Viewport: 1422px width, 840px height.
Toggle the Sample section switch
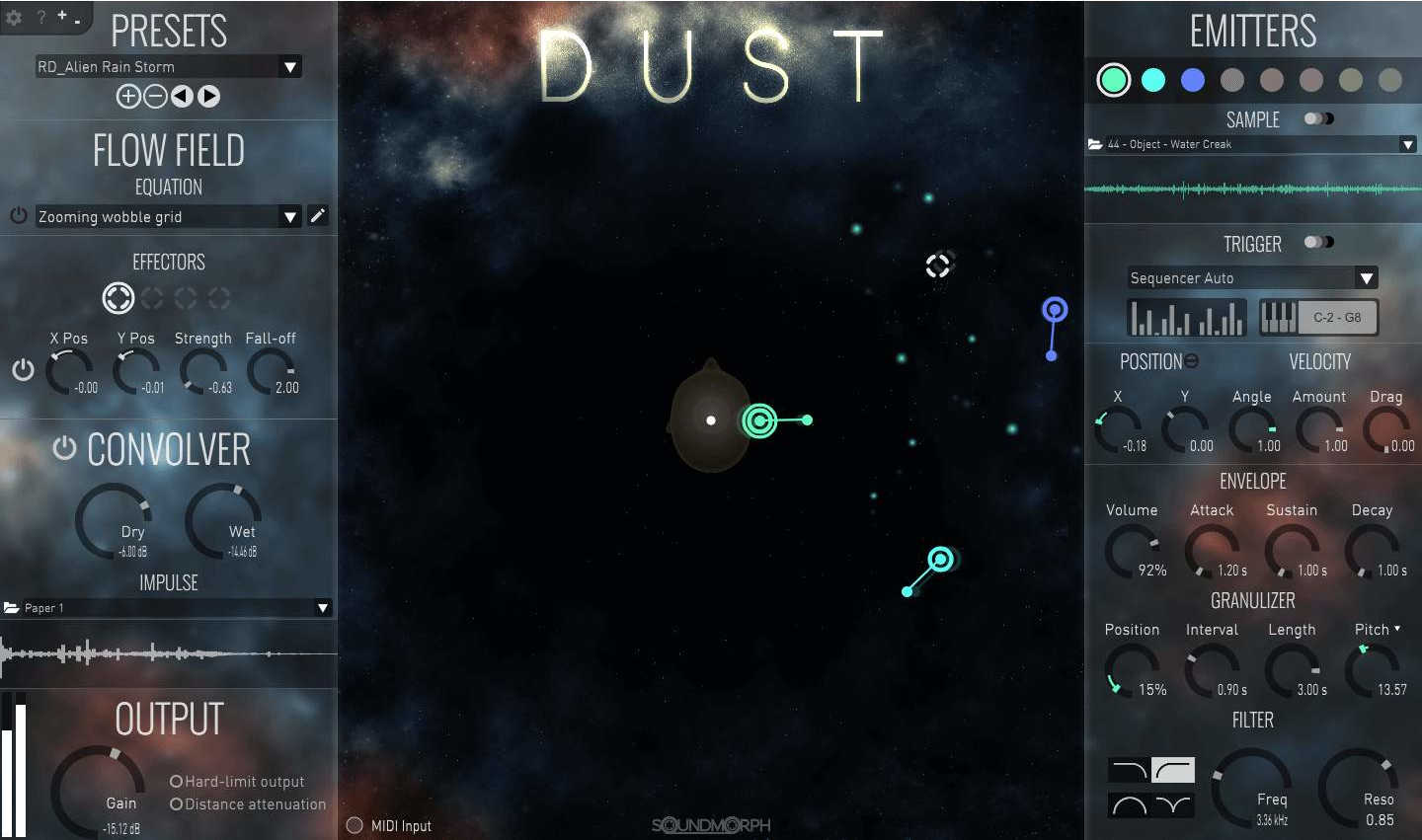coord(1319,116)
